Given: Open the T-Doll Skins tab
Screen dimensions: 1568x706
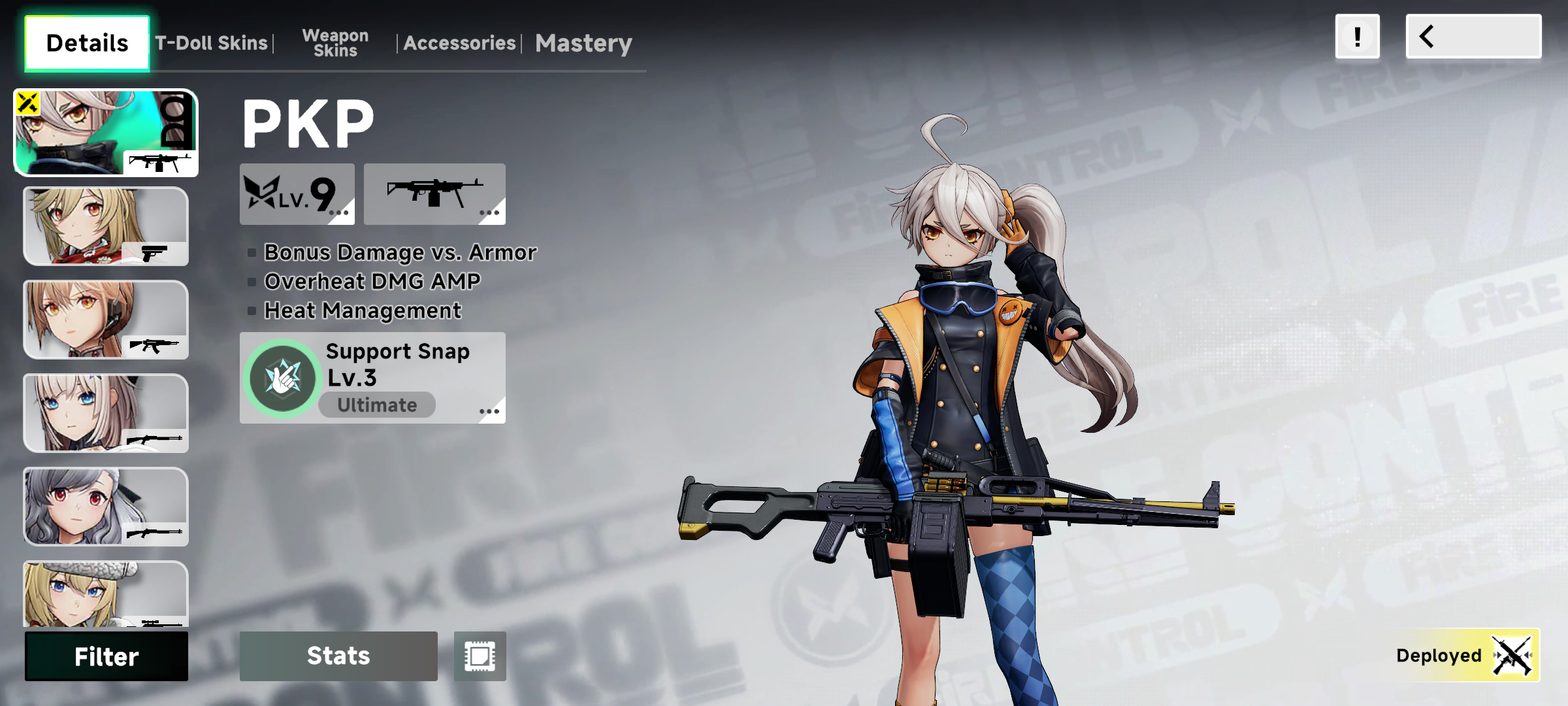Looking at the screenshot, I should (211, 43).
